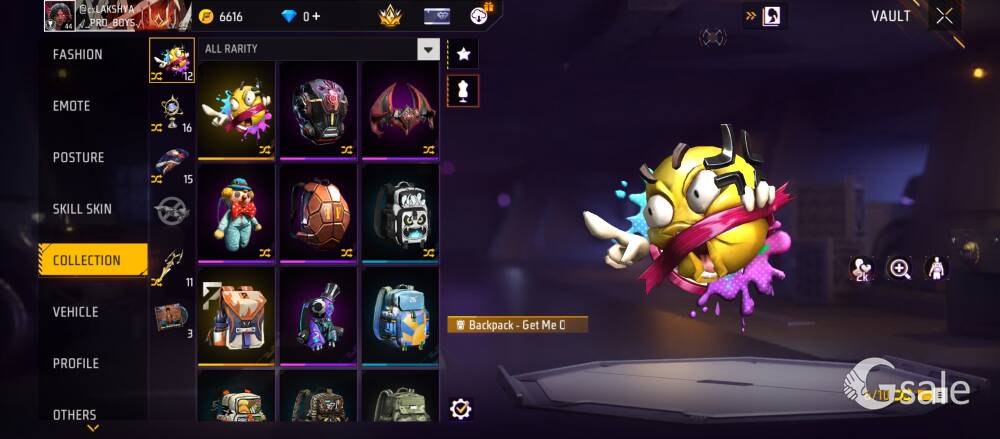1000x439 pixels.
Task: Toggle the star favorites filter
Action: coord(463,53)
